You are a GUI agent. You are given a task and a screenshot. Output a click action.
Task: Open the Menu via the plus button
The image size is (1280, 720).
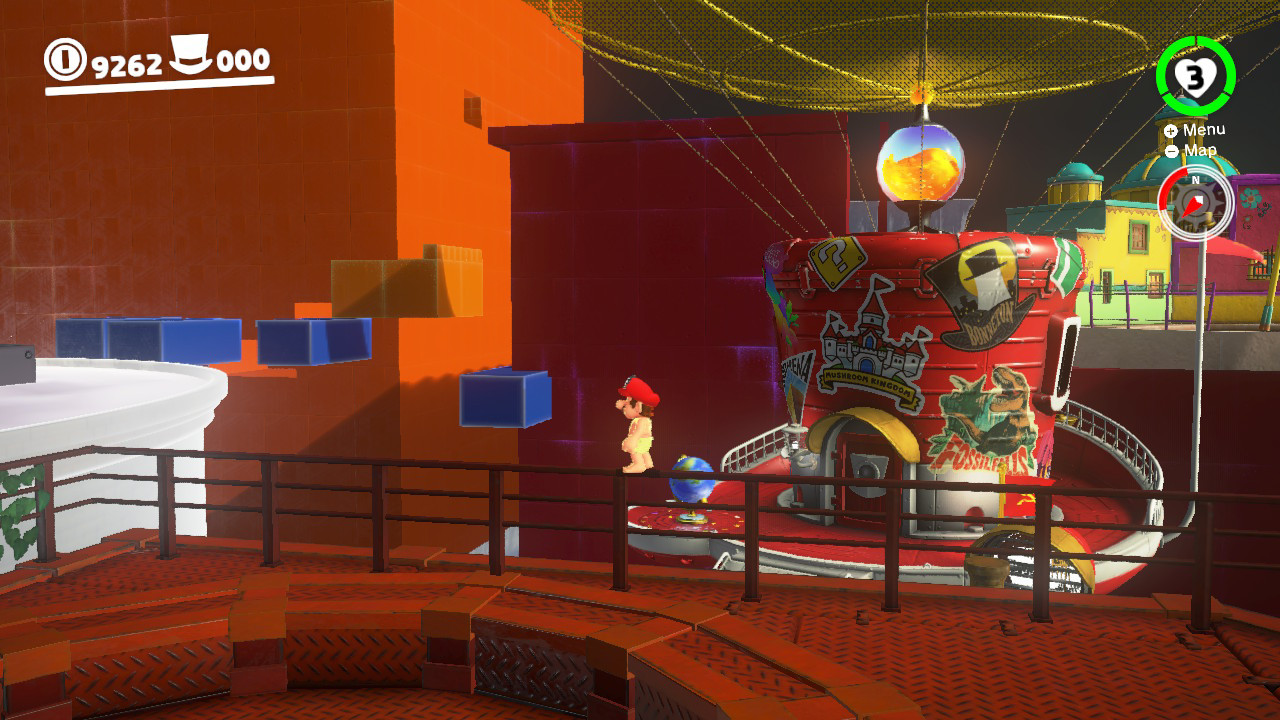click(1171, 130)
